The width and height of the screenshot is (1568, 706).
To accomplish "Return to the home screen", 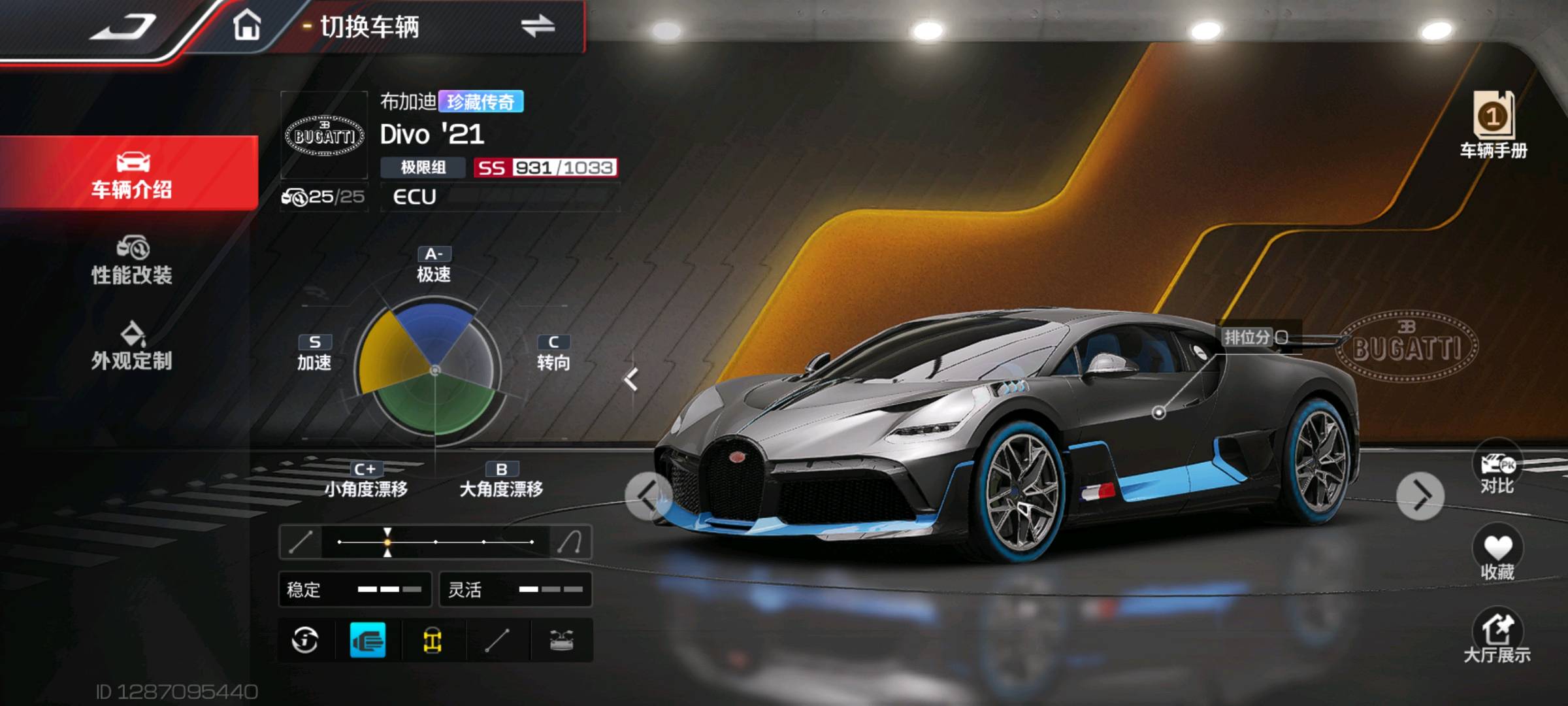I will coord(247,26).
